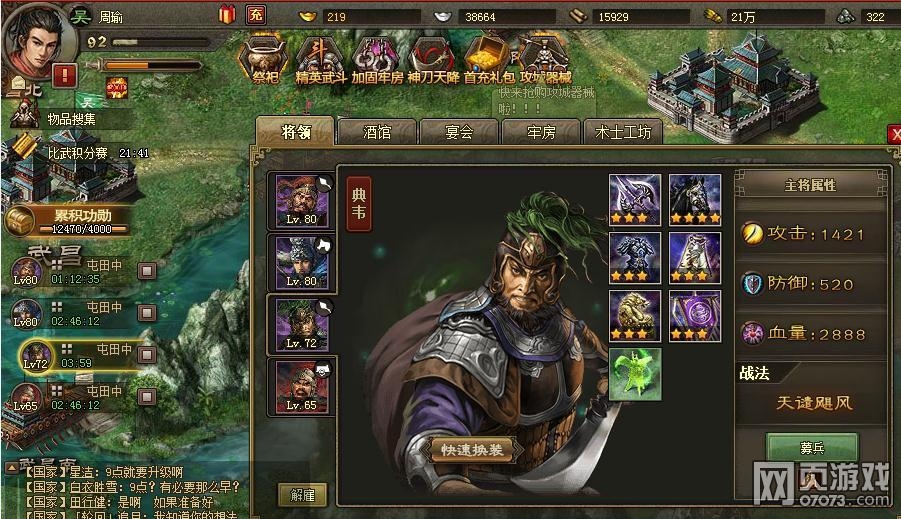
Task: Select the Lv. 65 general portrait
Action: pos(301,387)
